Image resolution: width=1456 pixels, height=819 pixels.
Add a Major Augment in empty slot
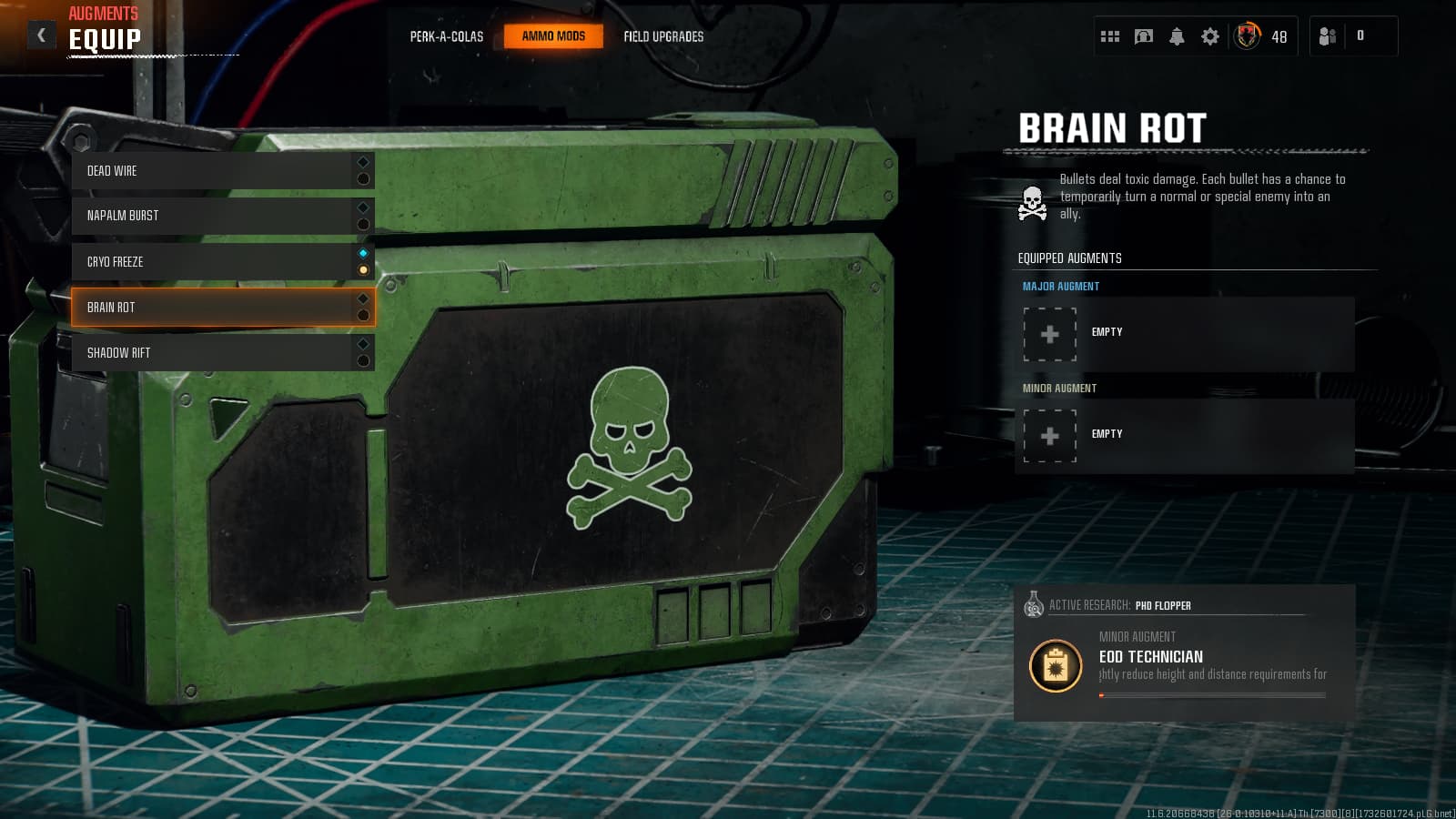pos(1050,334)
